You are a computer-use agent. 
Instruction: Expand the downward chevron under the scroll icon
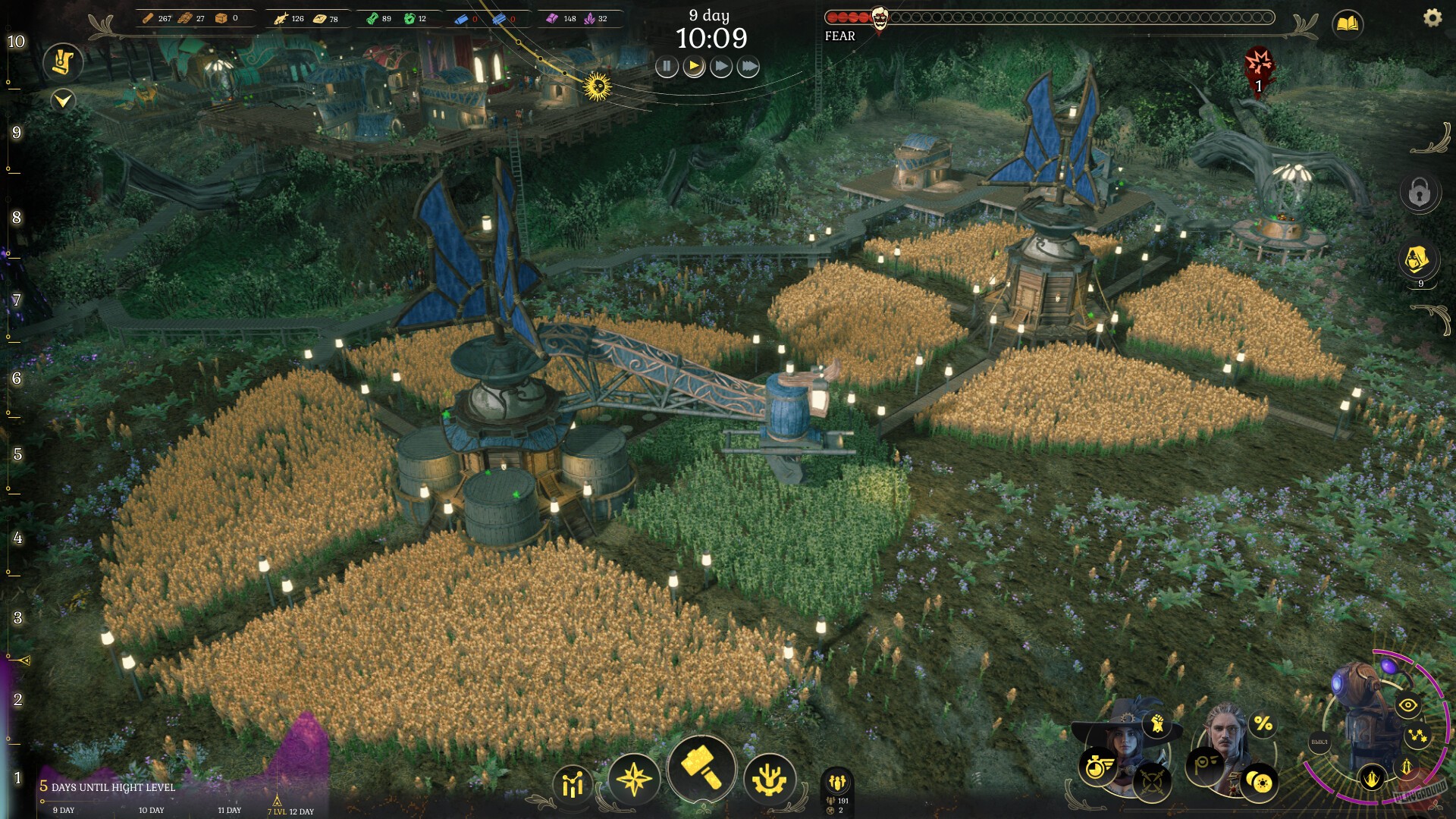tap(63, 99)
